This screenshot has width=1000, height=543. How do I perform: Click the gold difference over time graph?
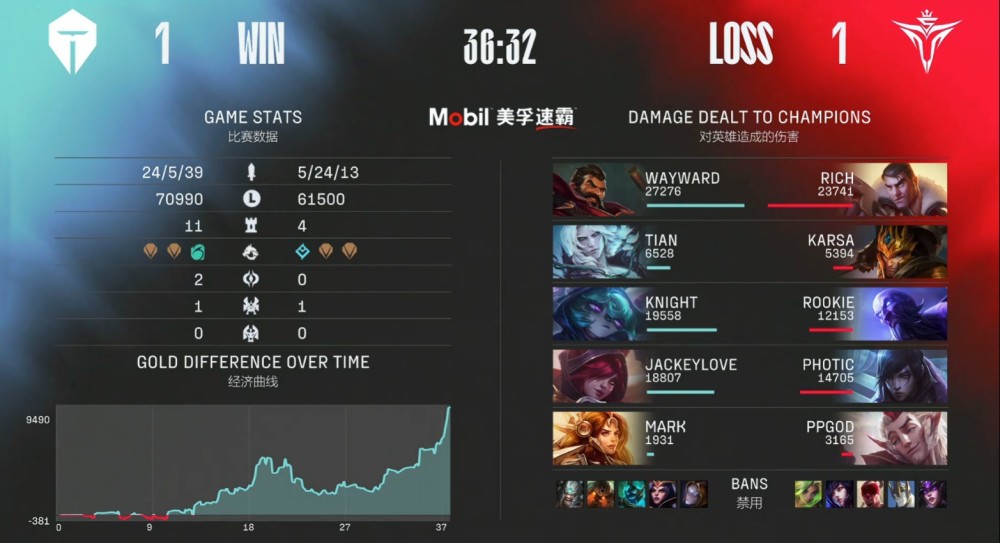pos(253,462)
